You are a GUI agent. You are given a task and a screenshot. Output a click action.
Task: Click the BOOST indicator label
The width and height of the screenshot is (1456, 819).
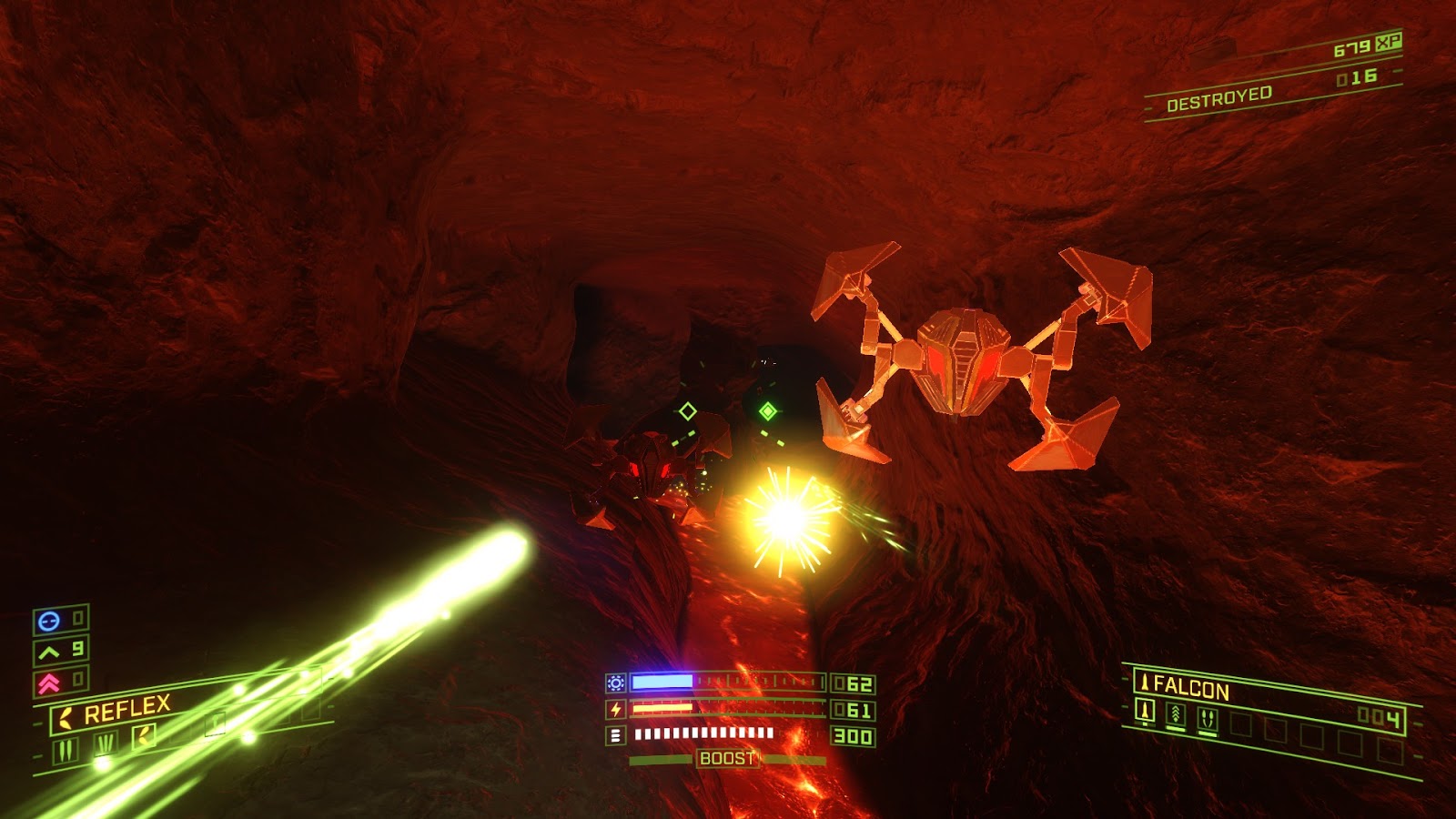coord(726,758)
